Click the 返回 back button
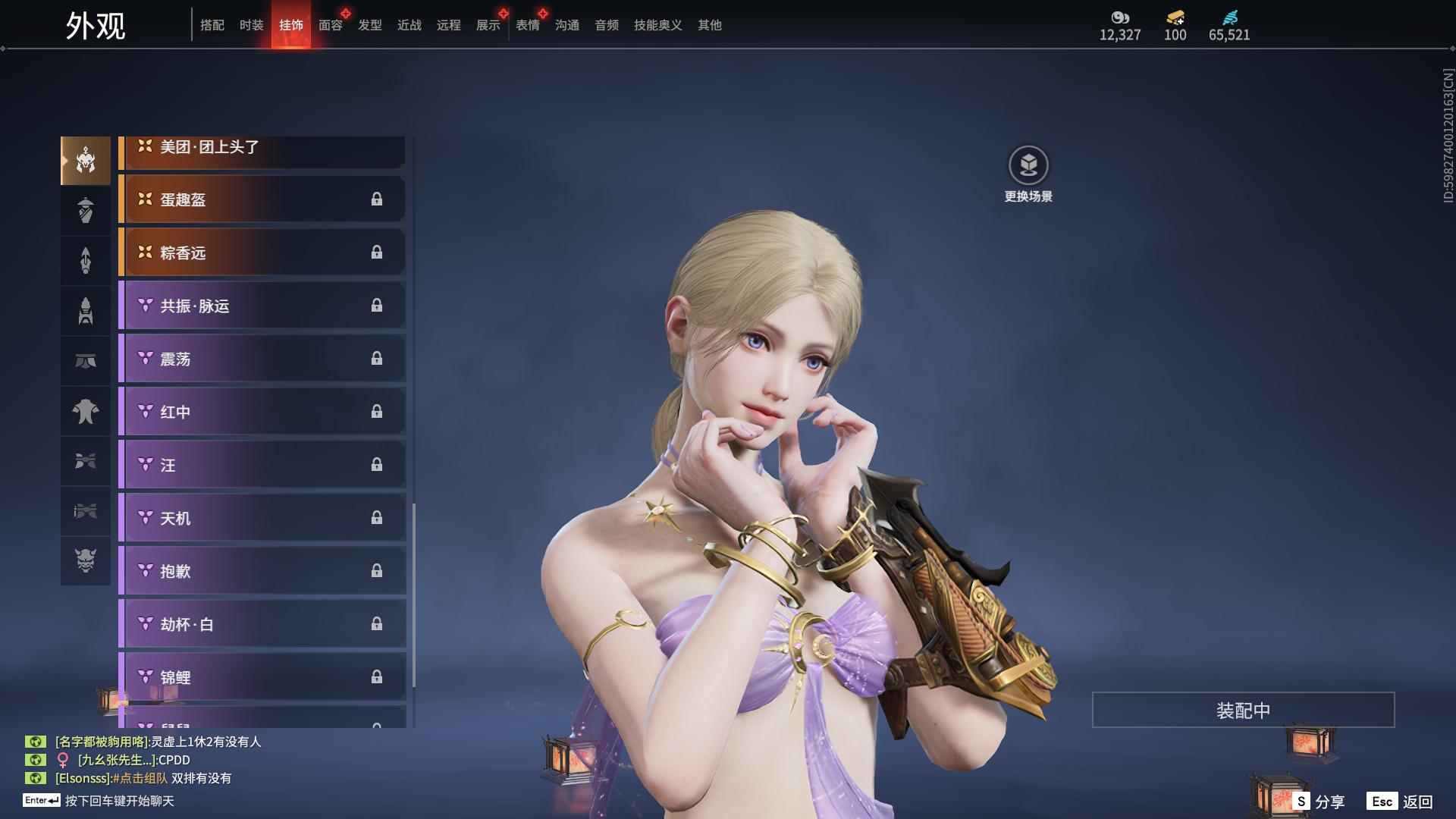Image resolution: width=1456 pixels, height=819 pixels. coord(1401,801)
